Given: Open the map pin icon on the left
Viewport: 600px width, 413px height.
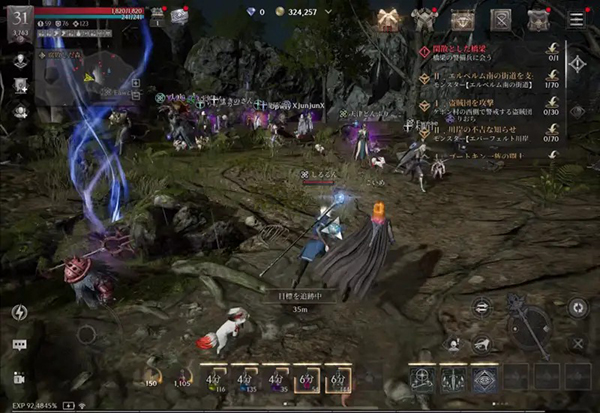Looking at the screenshot, I should tap(20, 60).
